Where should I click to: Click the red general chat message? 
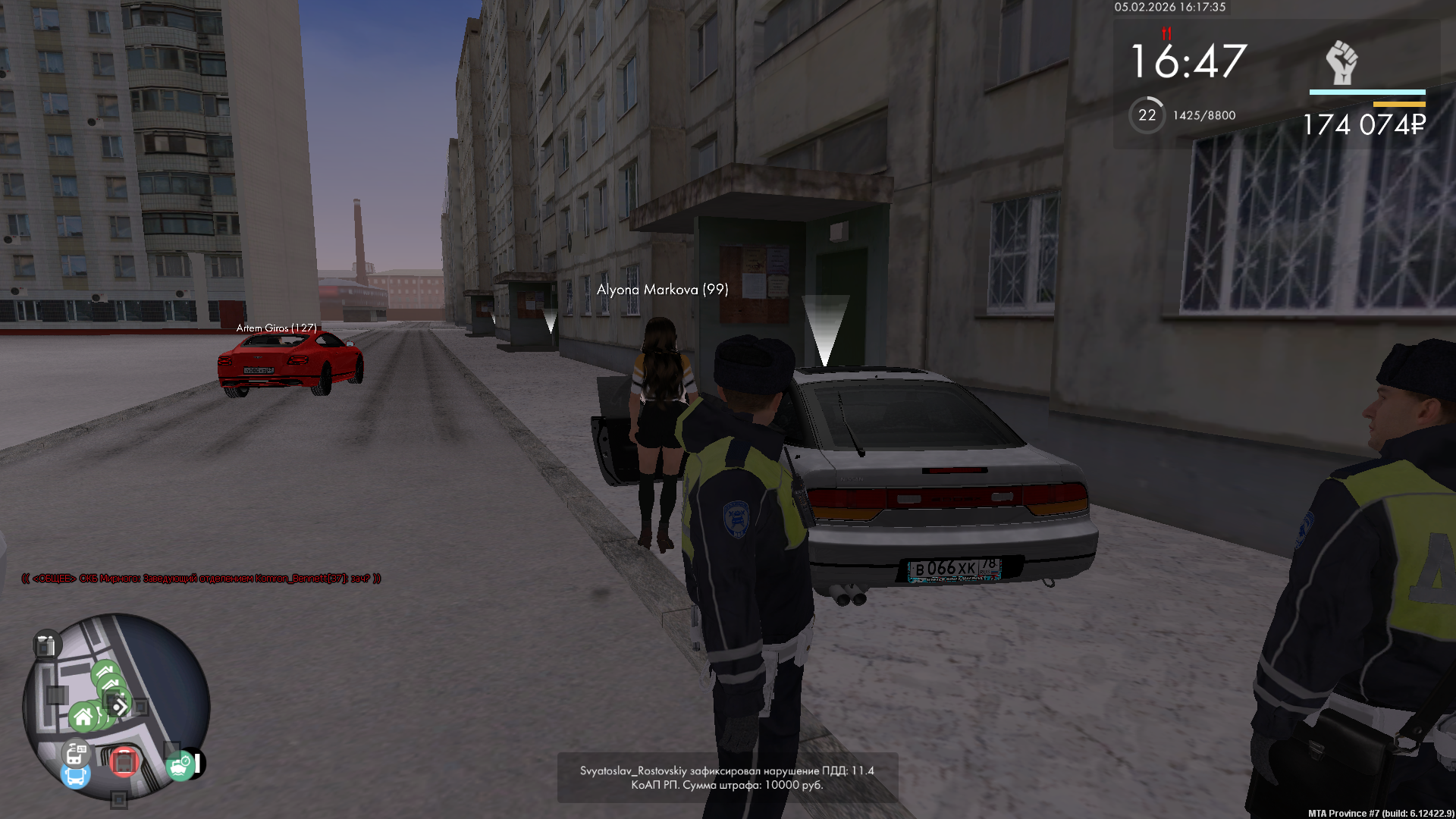click(201, 579)
